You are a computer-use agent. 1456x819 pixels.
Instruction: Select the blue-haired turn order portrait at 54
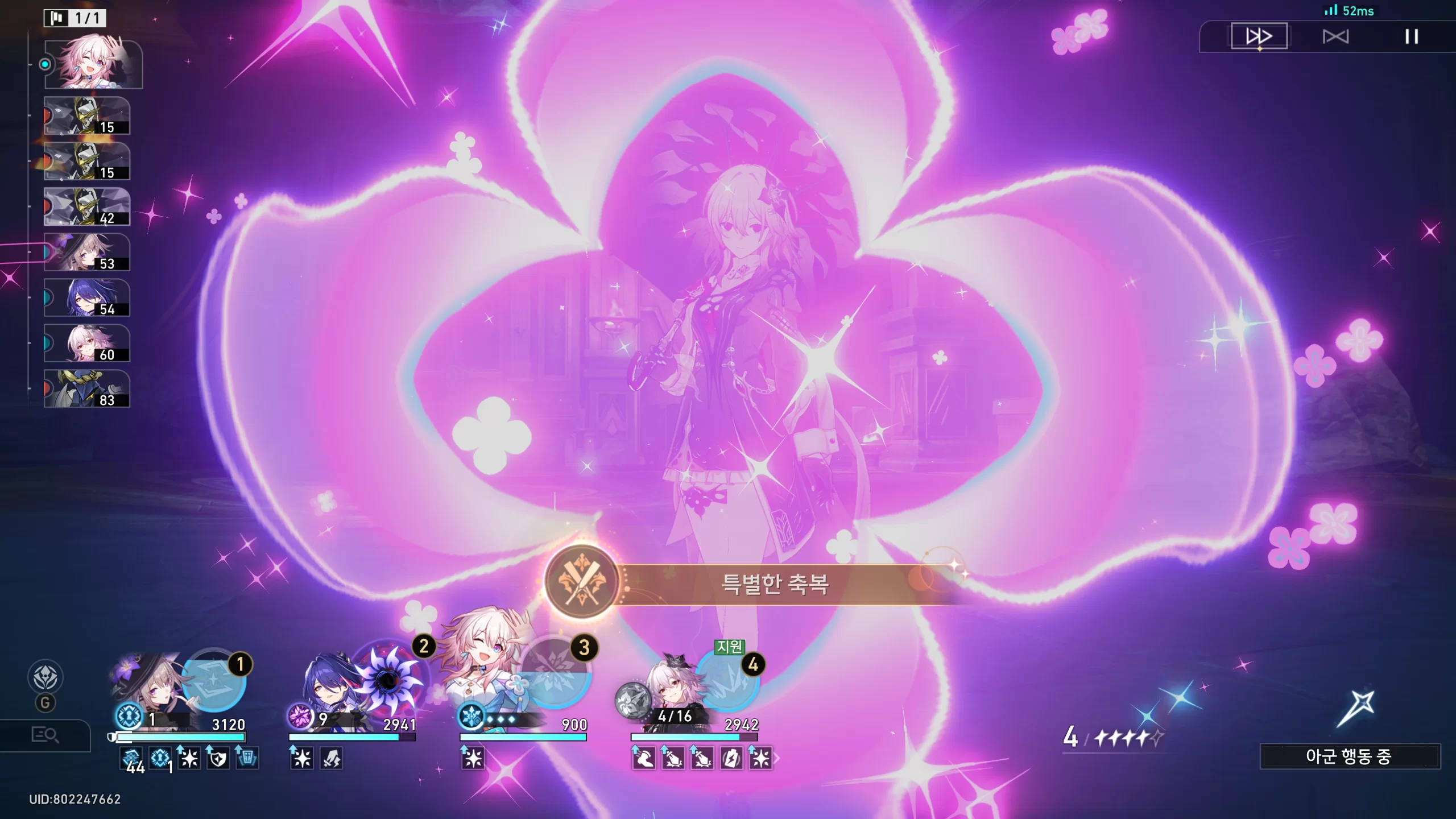pos(87,298)
